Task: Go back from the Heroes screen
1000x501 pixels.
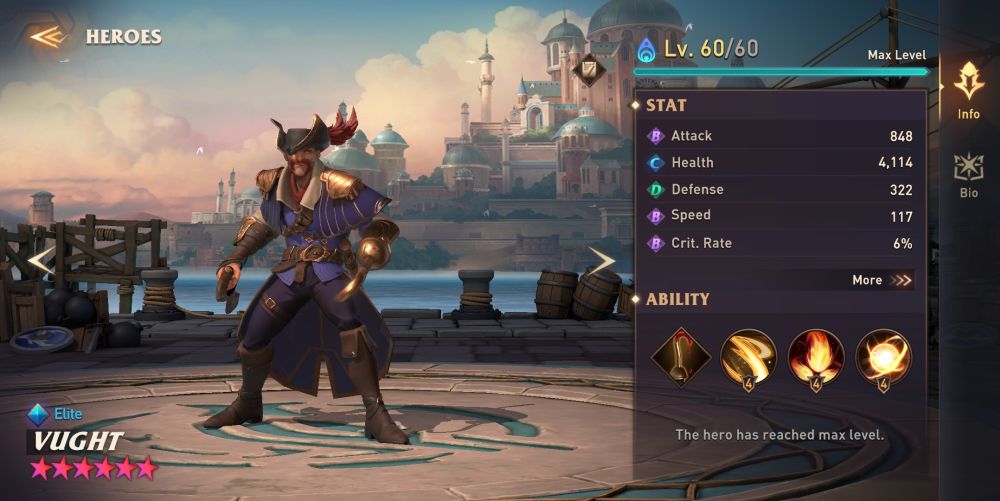Action: coord(47,37)
